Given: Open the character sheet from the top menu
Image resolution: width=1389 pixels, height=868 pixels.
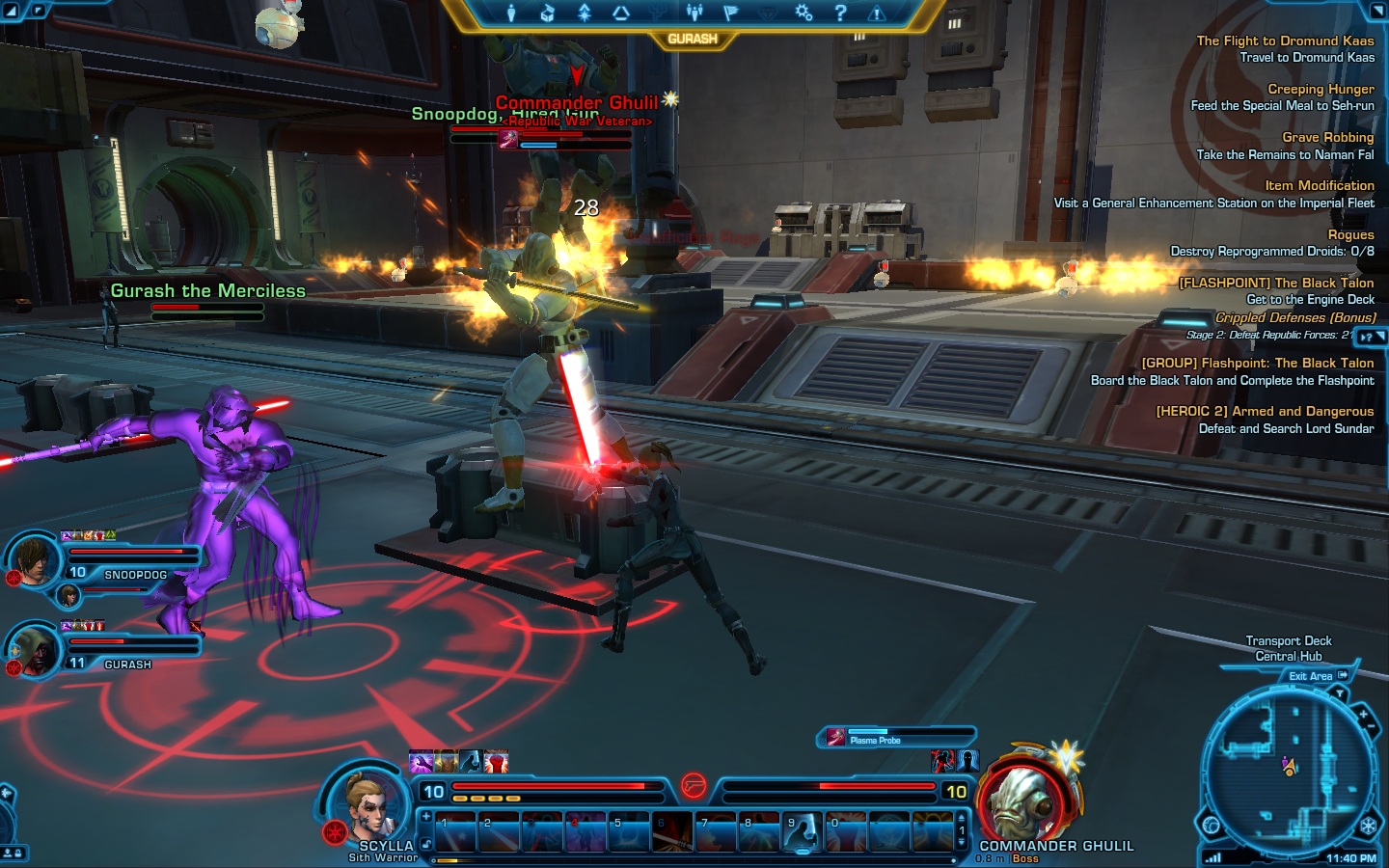Looking at the screenshot, I should (511, 13).
